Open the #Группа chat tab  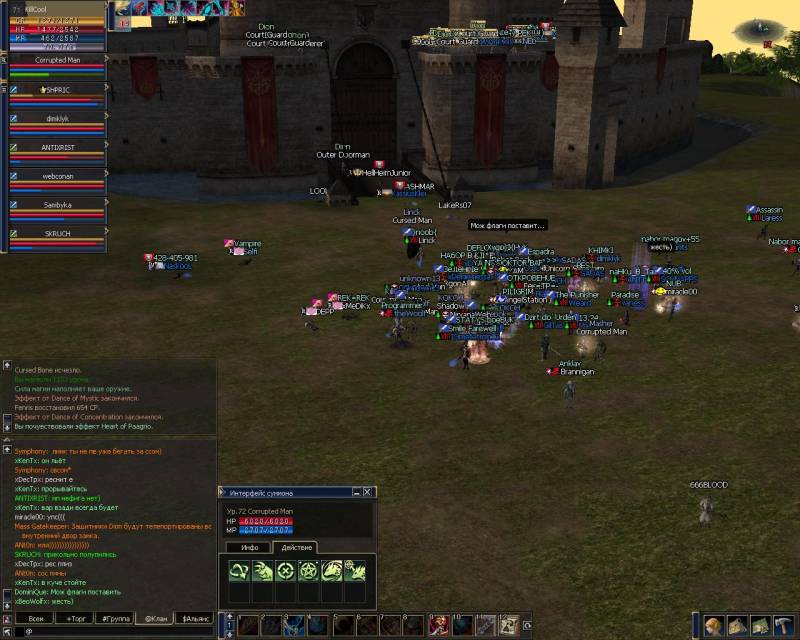(116, 619)
